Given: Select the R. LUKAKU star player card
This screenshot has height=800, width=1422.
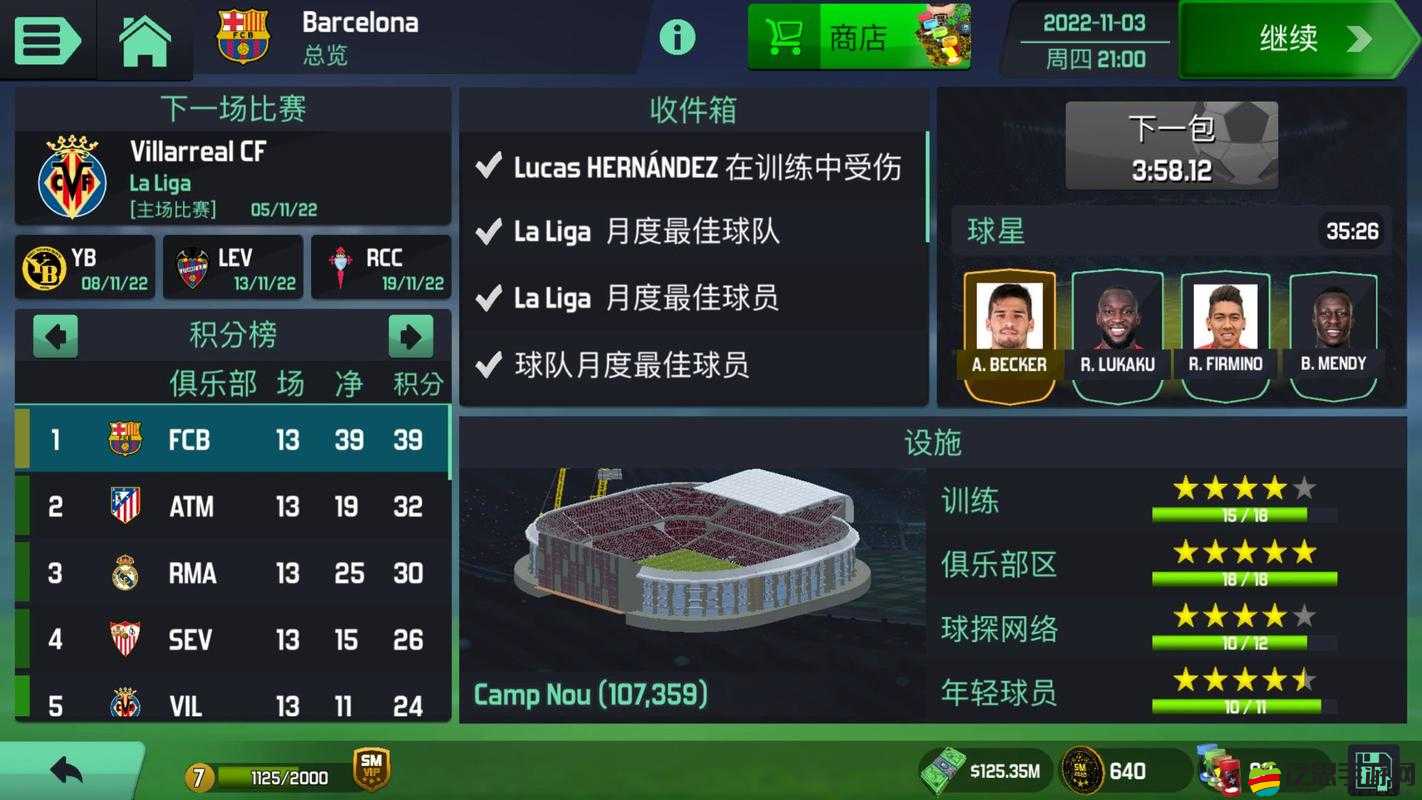Looking at the screenshot, I should pyautogui.click(x=1117, y=334).
